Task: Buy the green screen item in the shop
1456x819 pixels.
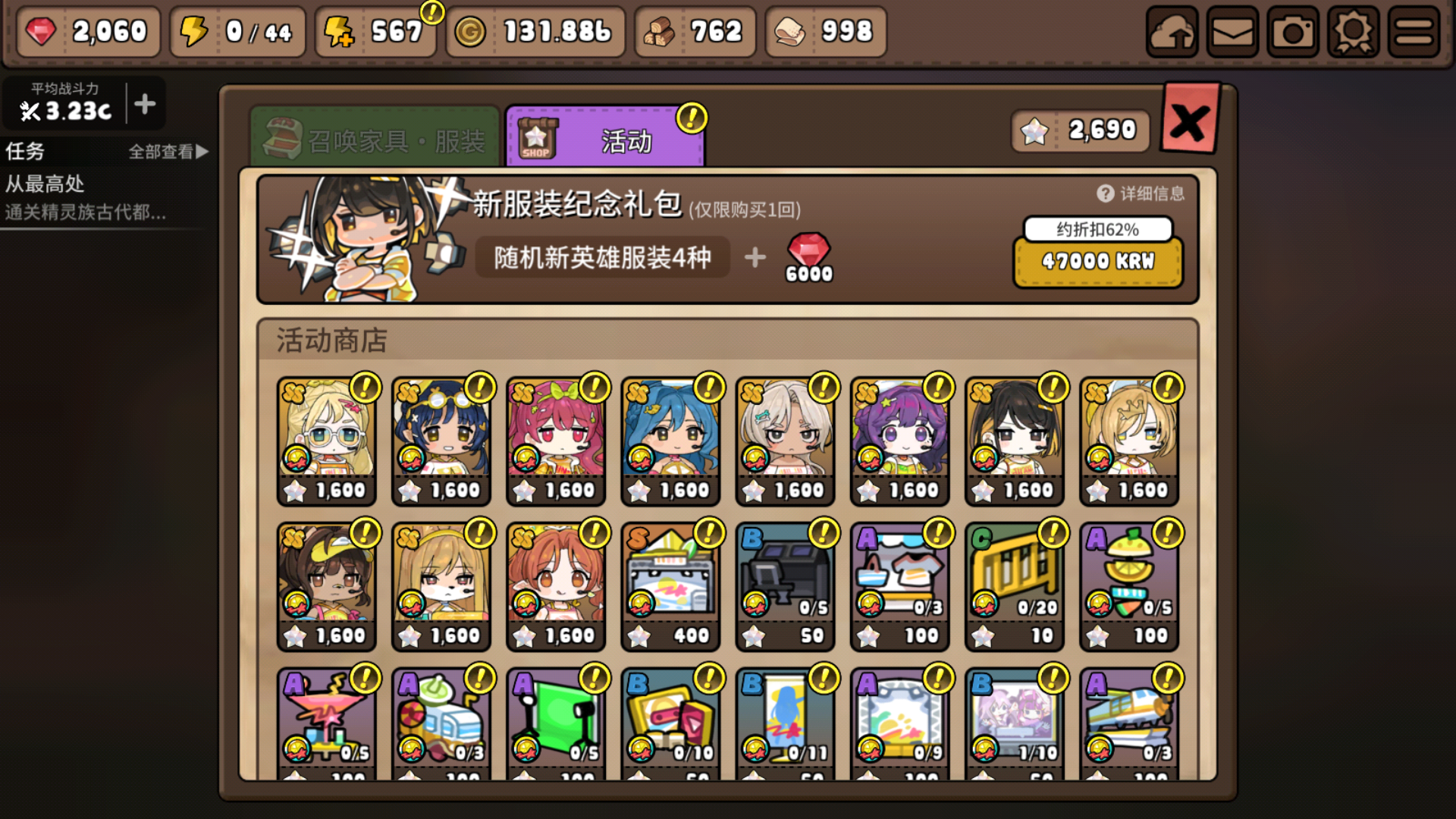Action: coord(556,717)
